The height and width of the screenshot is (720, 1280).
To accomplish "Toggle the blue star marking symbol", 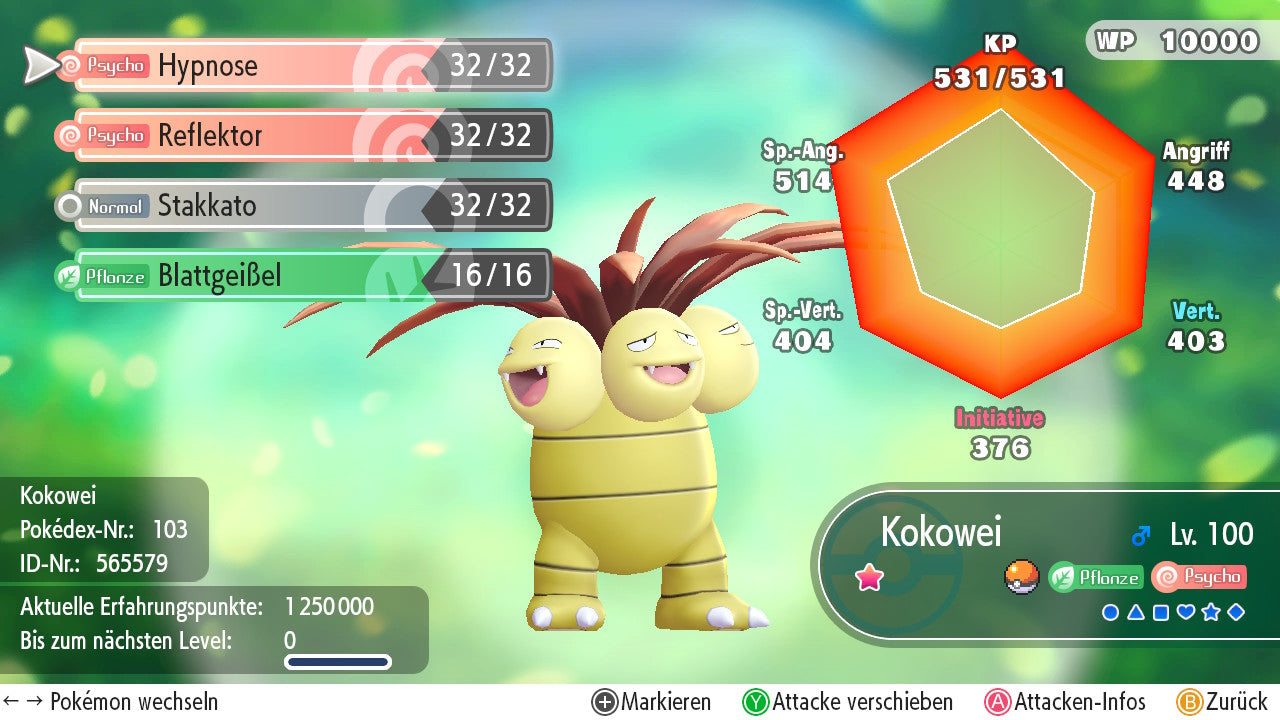I will [x=1211, y=612].
